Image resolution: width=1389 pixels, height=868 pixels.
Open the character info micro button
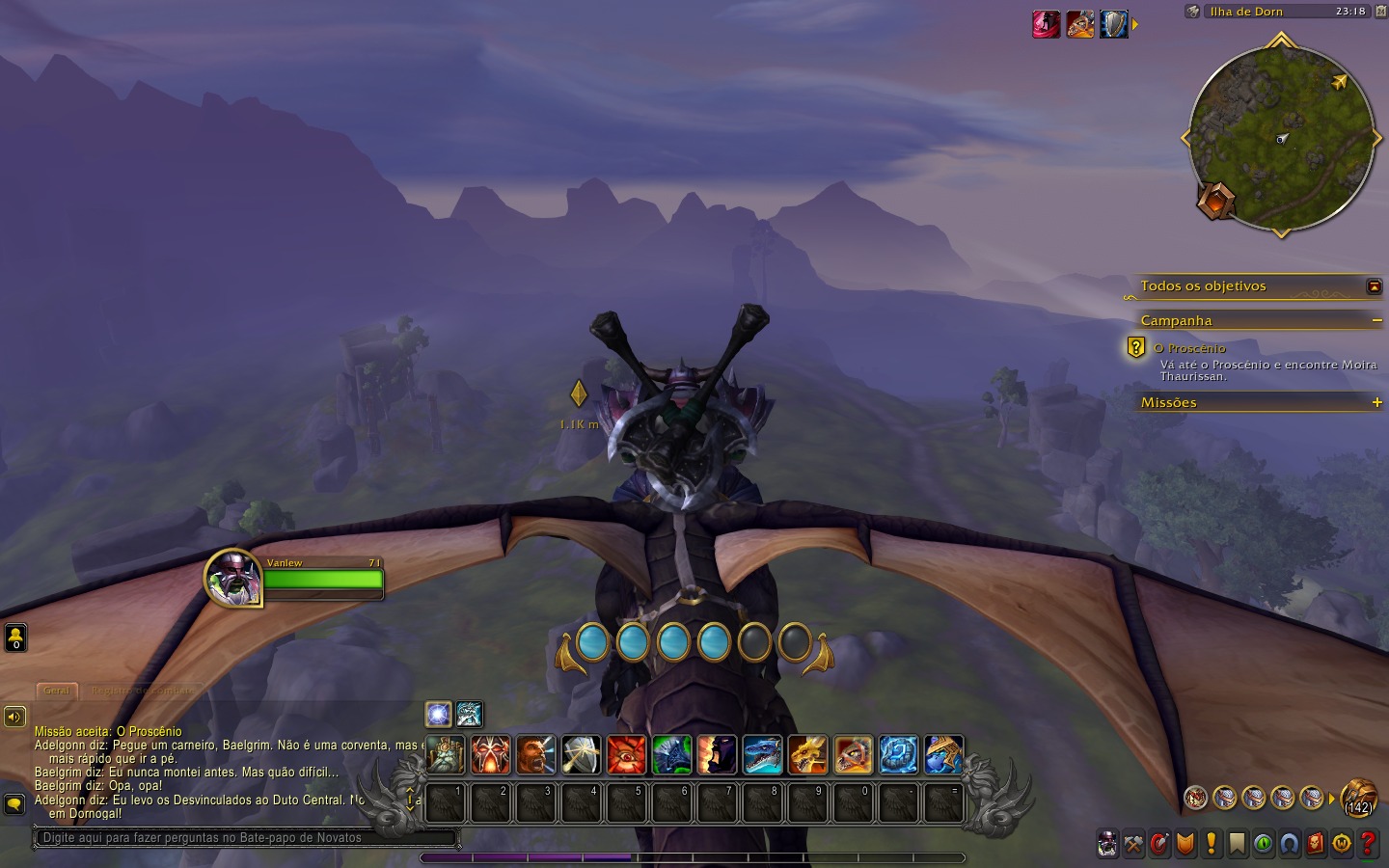pos(1108,844)
